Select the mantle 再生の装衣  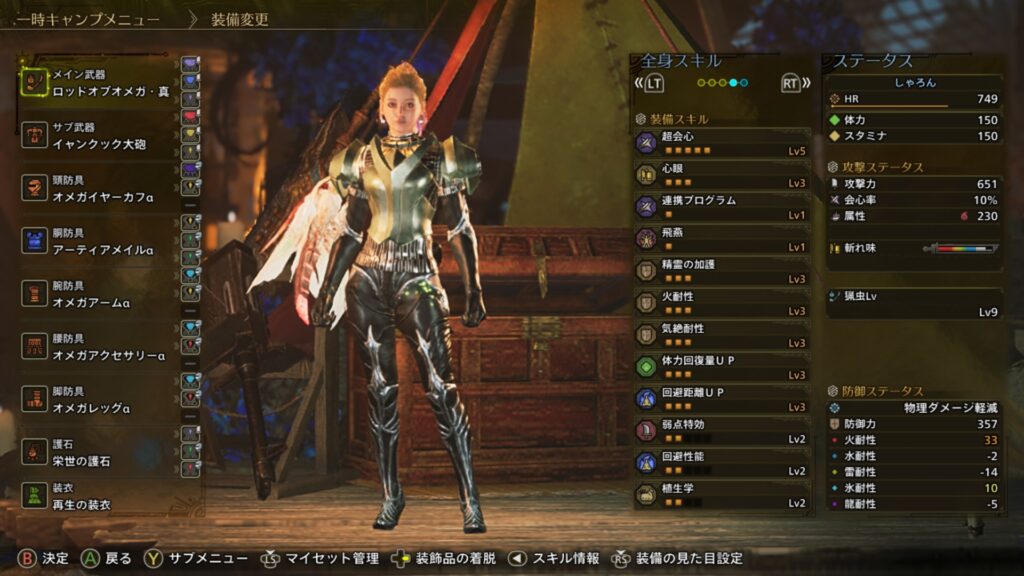coord(98,497)
